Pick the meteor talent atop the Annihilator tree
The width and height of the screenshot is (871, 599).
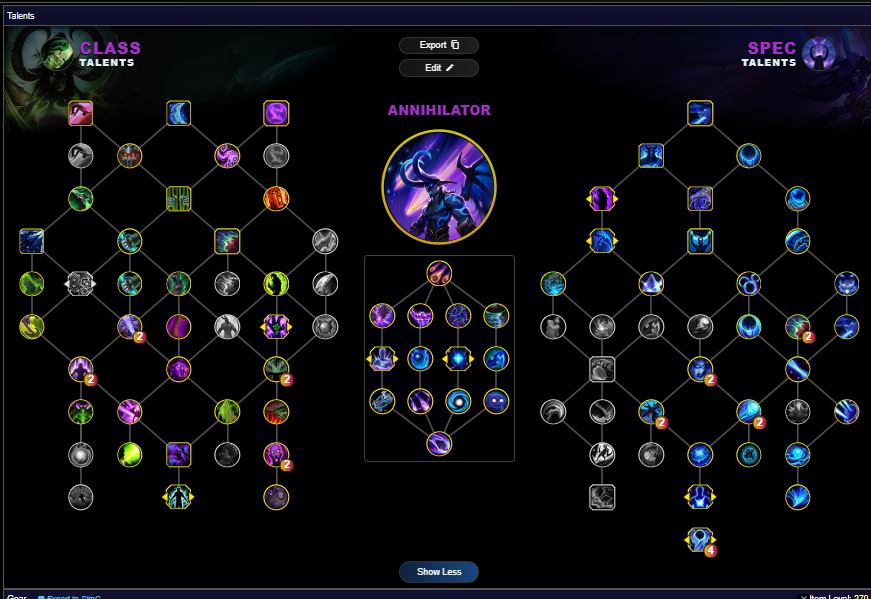click(439, 273)
